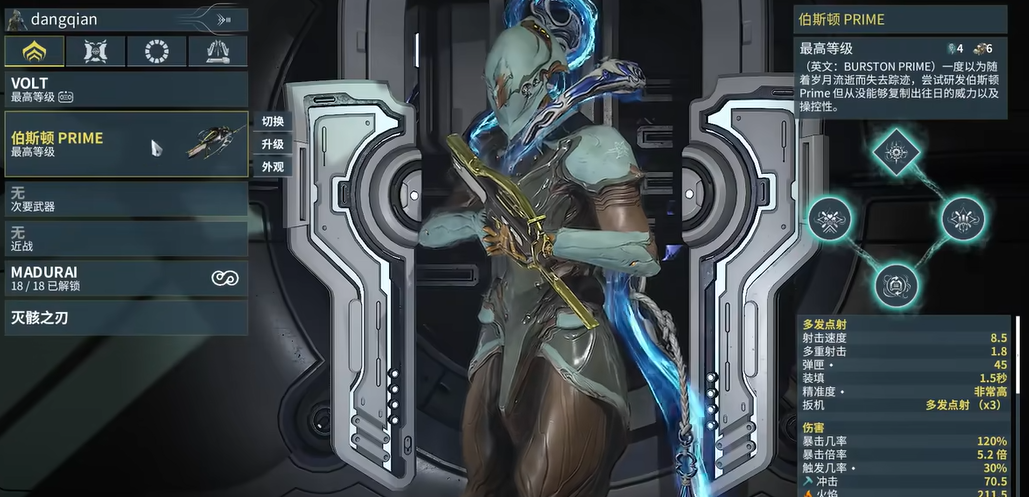Click the 升级 button
Viewport: 1029px width, 497px height.
point(273,145)
